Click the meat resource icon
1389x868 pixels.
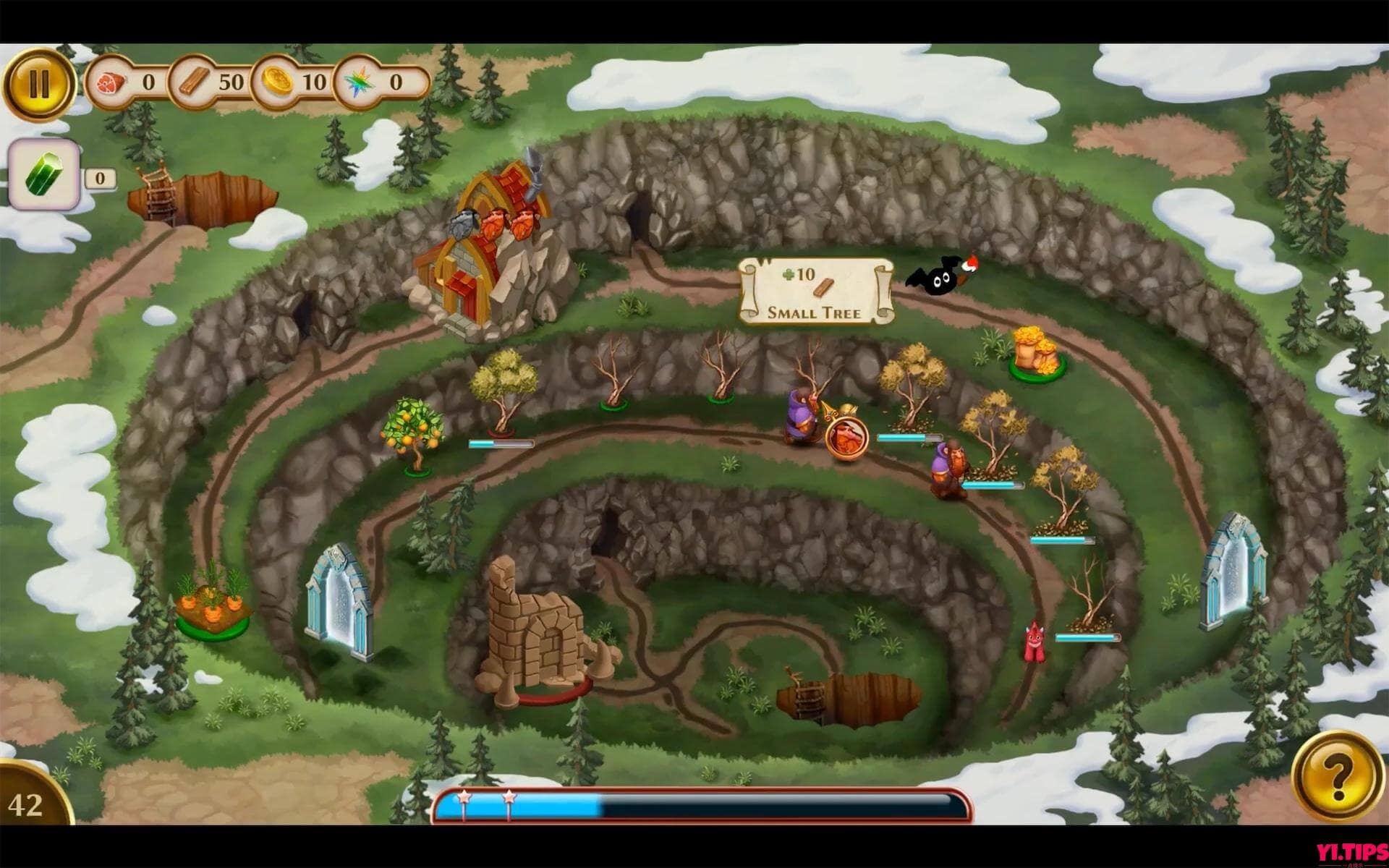(110, 82)
